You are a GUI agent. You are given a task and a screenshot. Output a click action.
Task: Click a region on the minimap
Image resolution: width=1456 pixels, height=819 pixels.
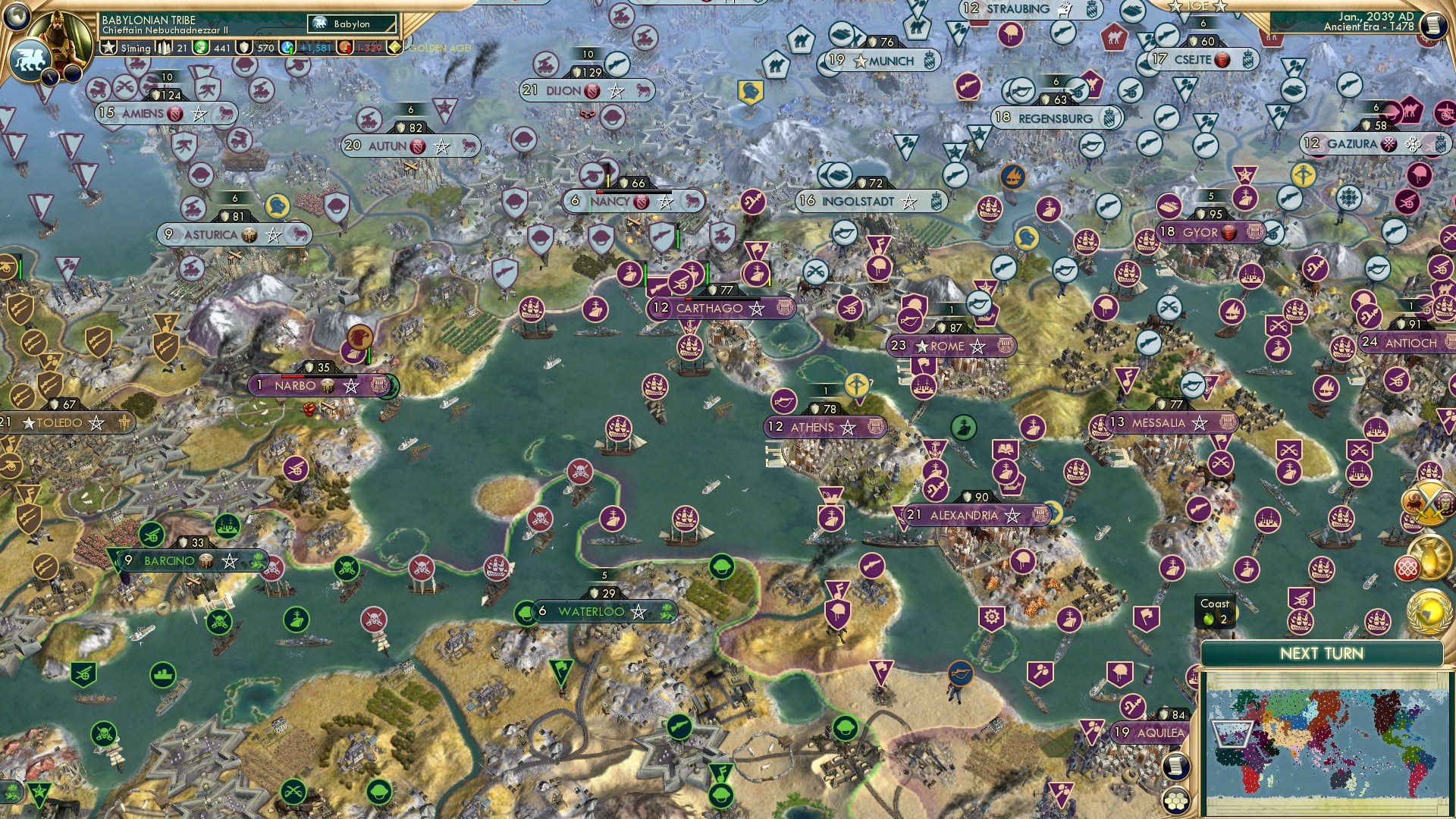pyautogui.click(x=1327, y=739)
